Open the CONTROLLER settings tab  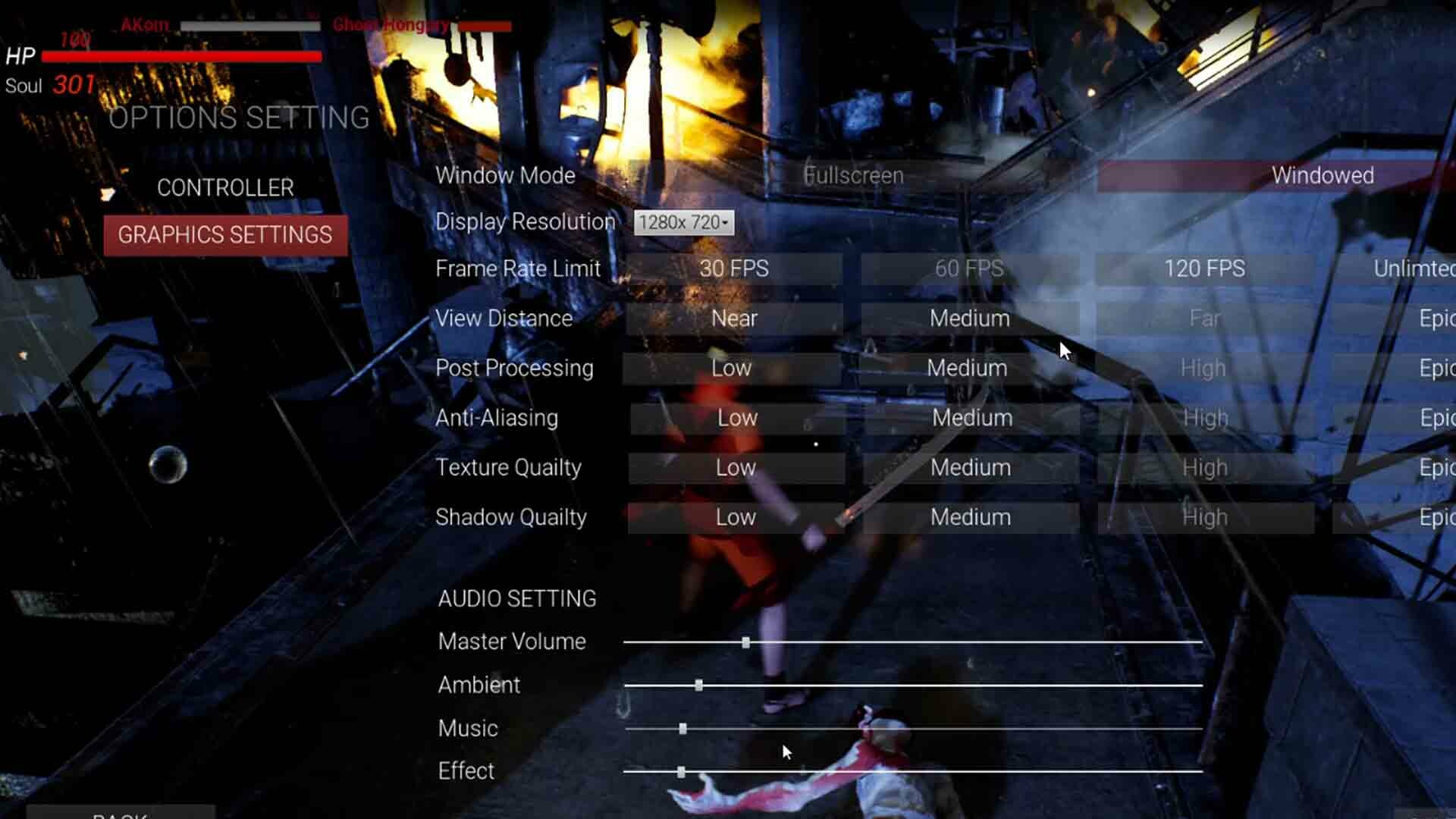coord(224,187)
